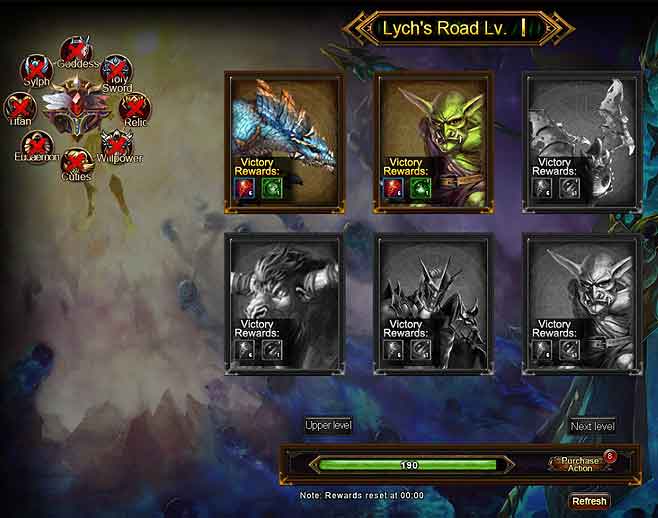
Task: Choose the locked horned minotaur boss card
Action: click(x=284, y=290)
